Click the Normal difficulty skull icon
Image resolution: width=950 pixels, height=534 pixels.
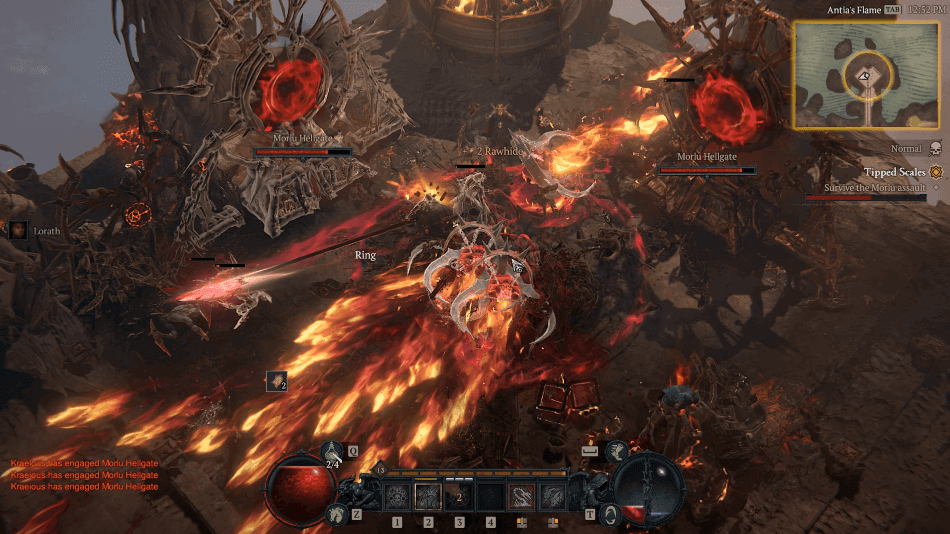click(x=936, y=148)
